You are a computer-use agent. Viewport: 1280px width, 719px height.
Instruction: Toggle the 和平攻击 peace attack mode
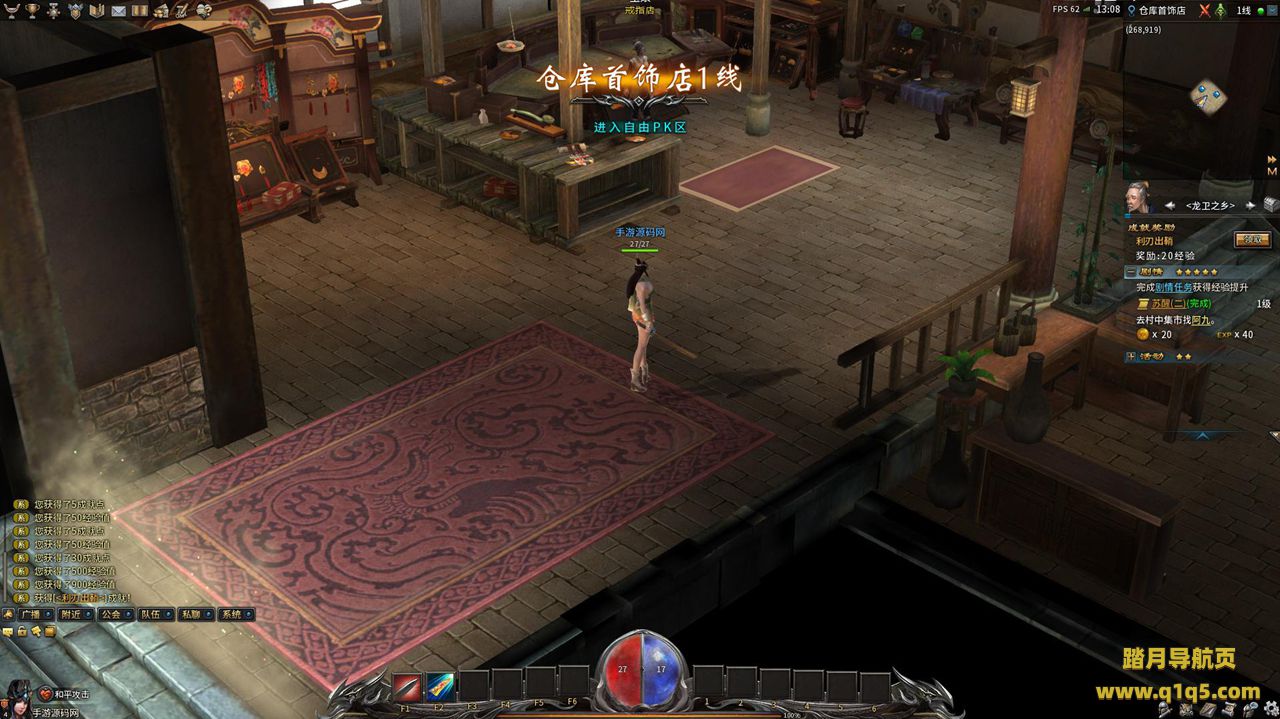(65, 694)
